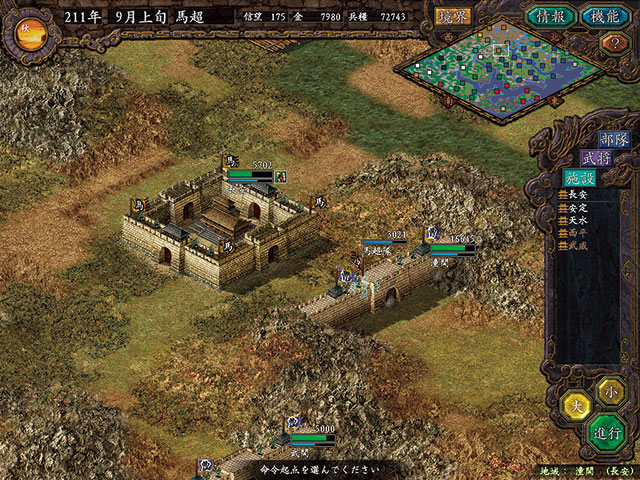Screen dimensions: 640x480
Task: Click on the diamond-shaped minimap
Action: coord(500,66)
